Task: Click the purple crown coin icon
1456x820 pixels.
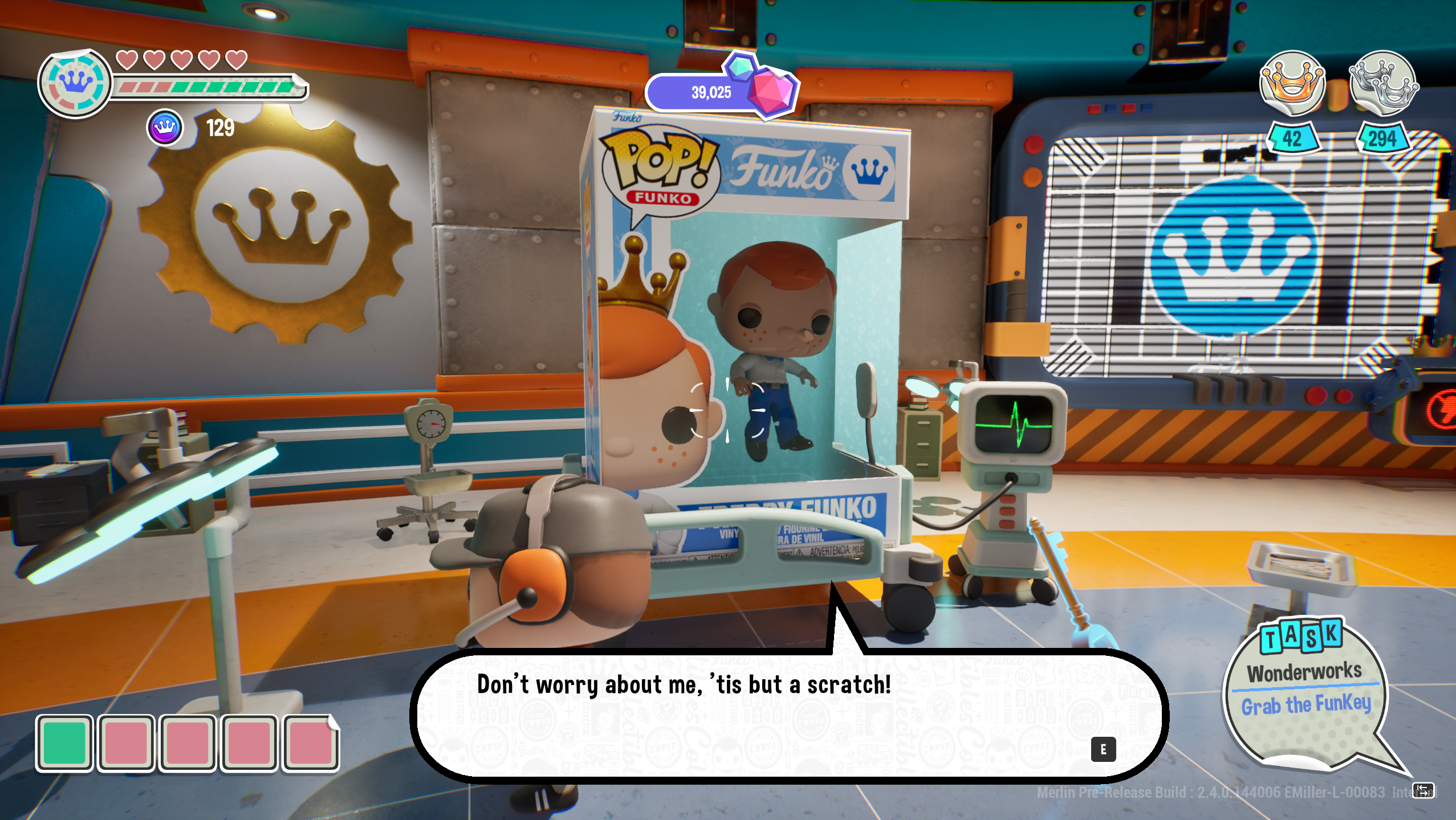Action: coord(165,128)
